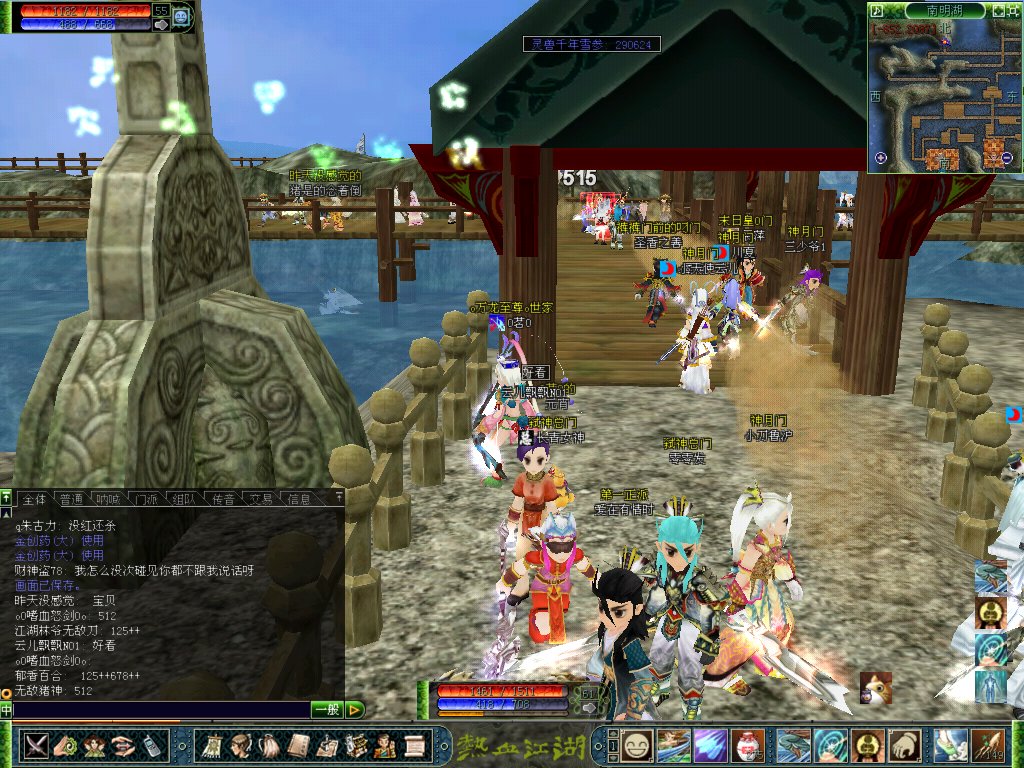Open the mobile phone icon menu

click(x=152, y=745)
